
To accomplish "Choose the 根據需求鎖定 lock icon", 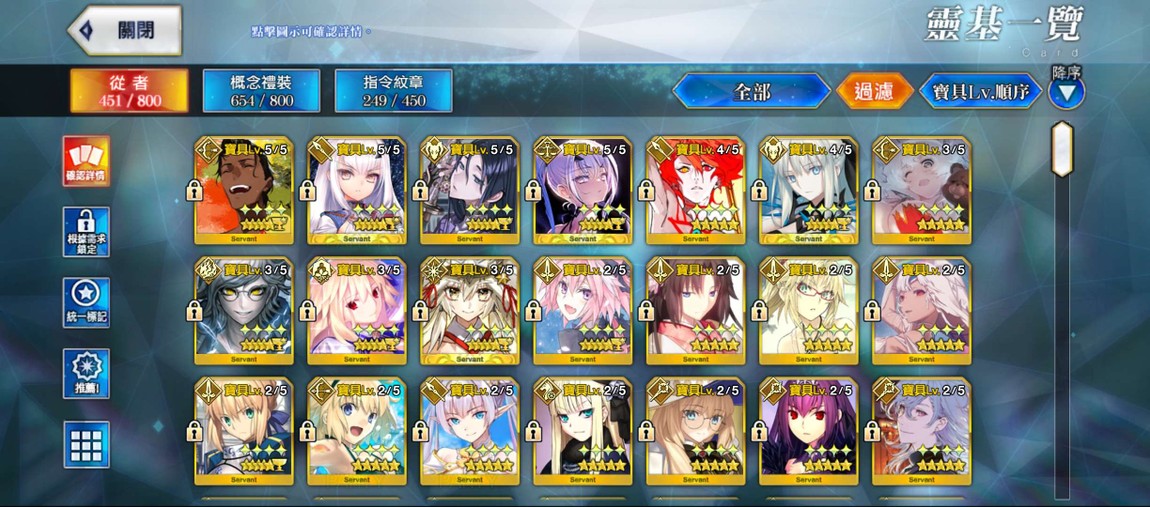I will pyautogui.click(x=86, y=232).
